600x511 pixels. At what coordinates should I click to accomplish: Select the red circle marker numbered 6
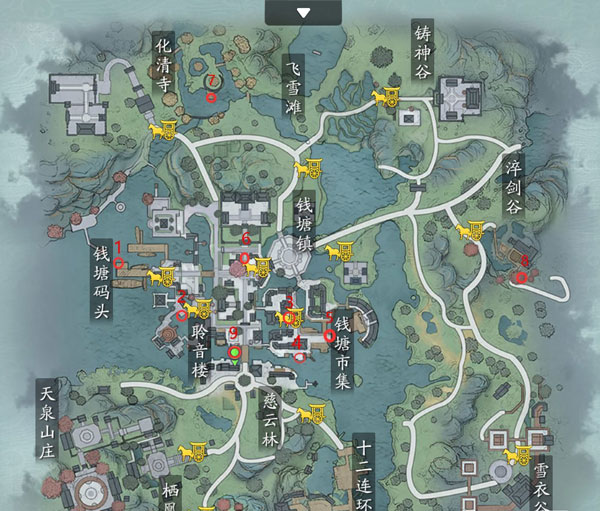click(x=246, y=257)
